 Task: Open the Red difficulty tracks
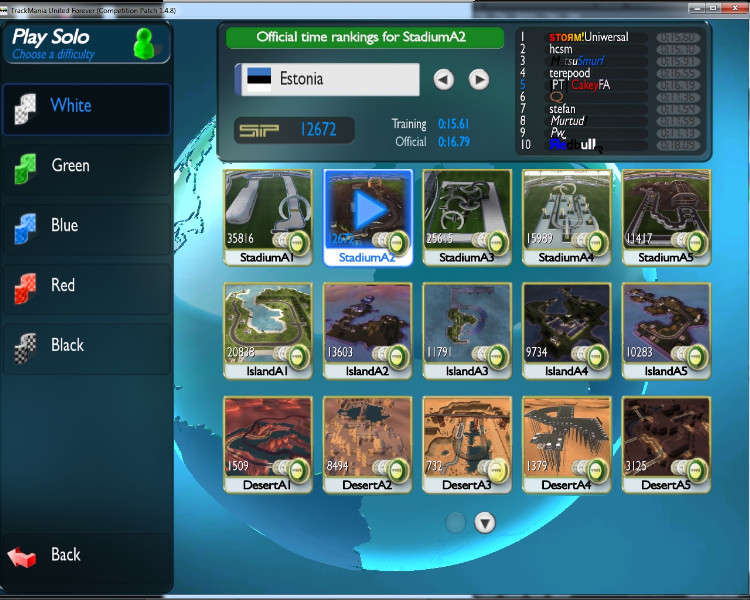[x=86, y=286]
